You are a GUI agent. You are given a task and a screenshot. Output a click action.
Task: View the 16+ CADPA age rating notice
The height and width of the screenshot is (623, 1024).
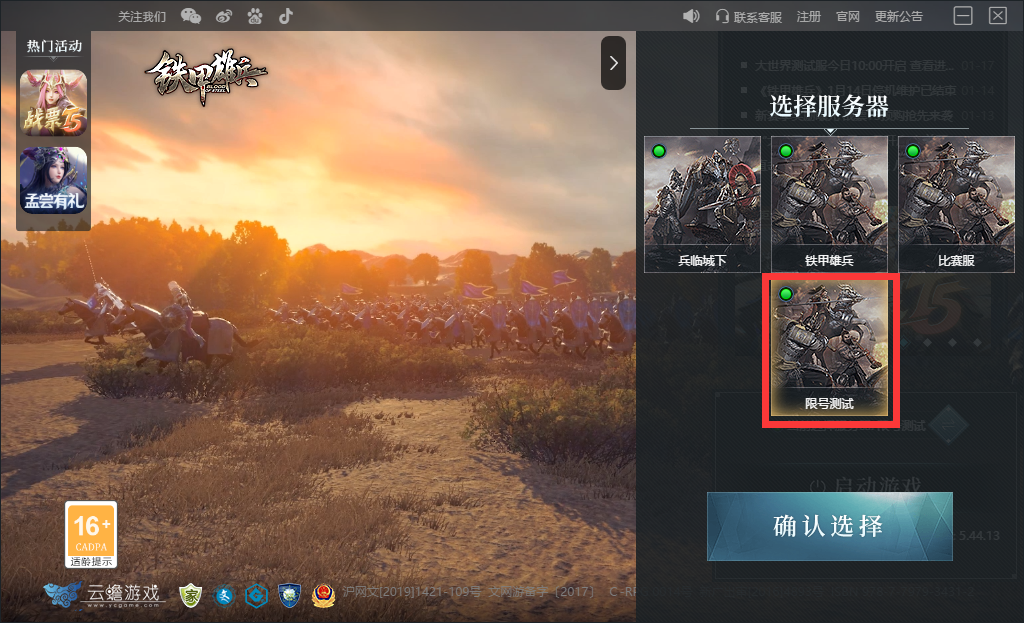point(91,534)
